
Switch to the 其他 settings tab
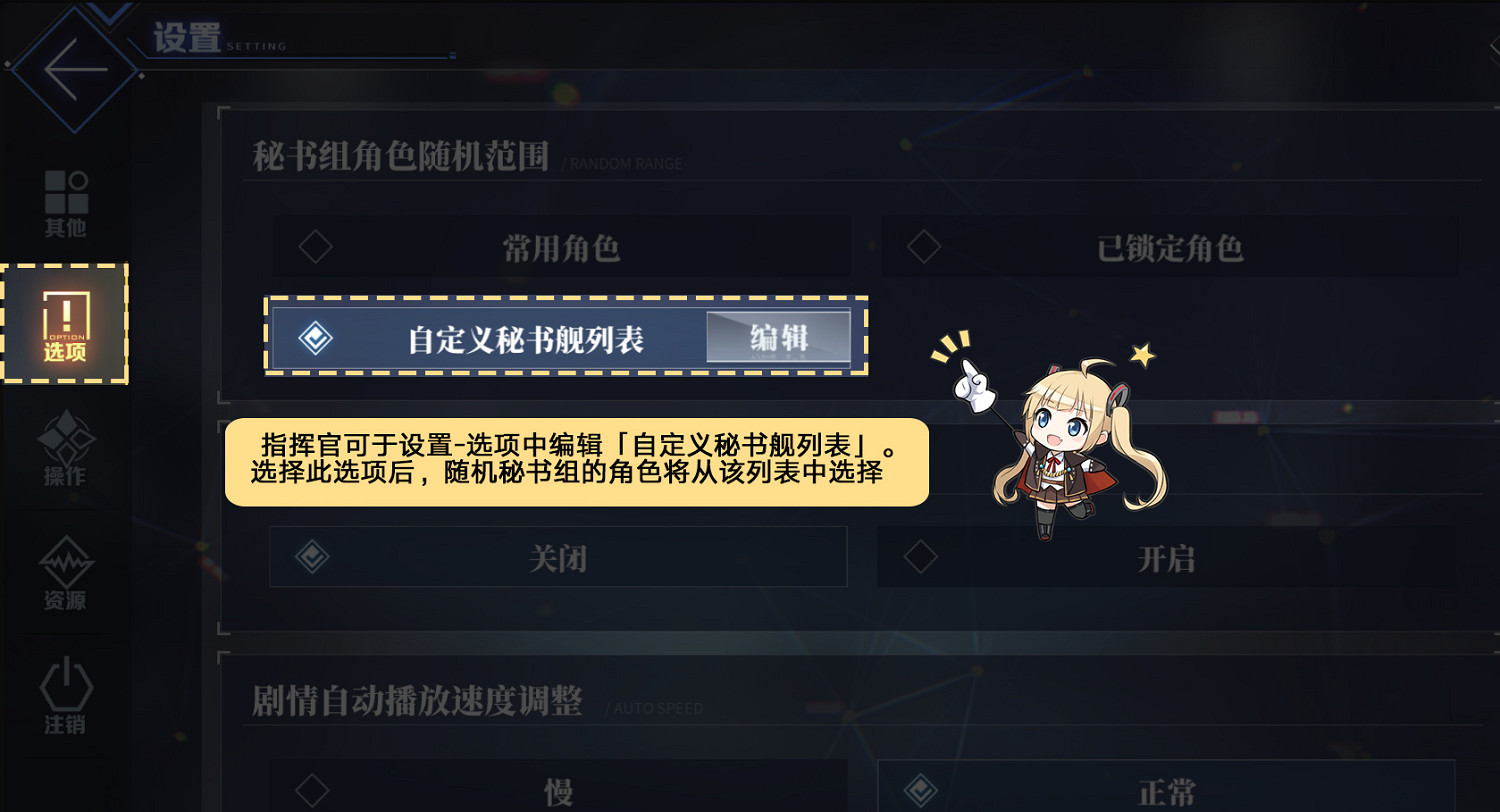pyautogui.click(x=65, y=200)
